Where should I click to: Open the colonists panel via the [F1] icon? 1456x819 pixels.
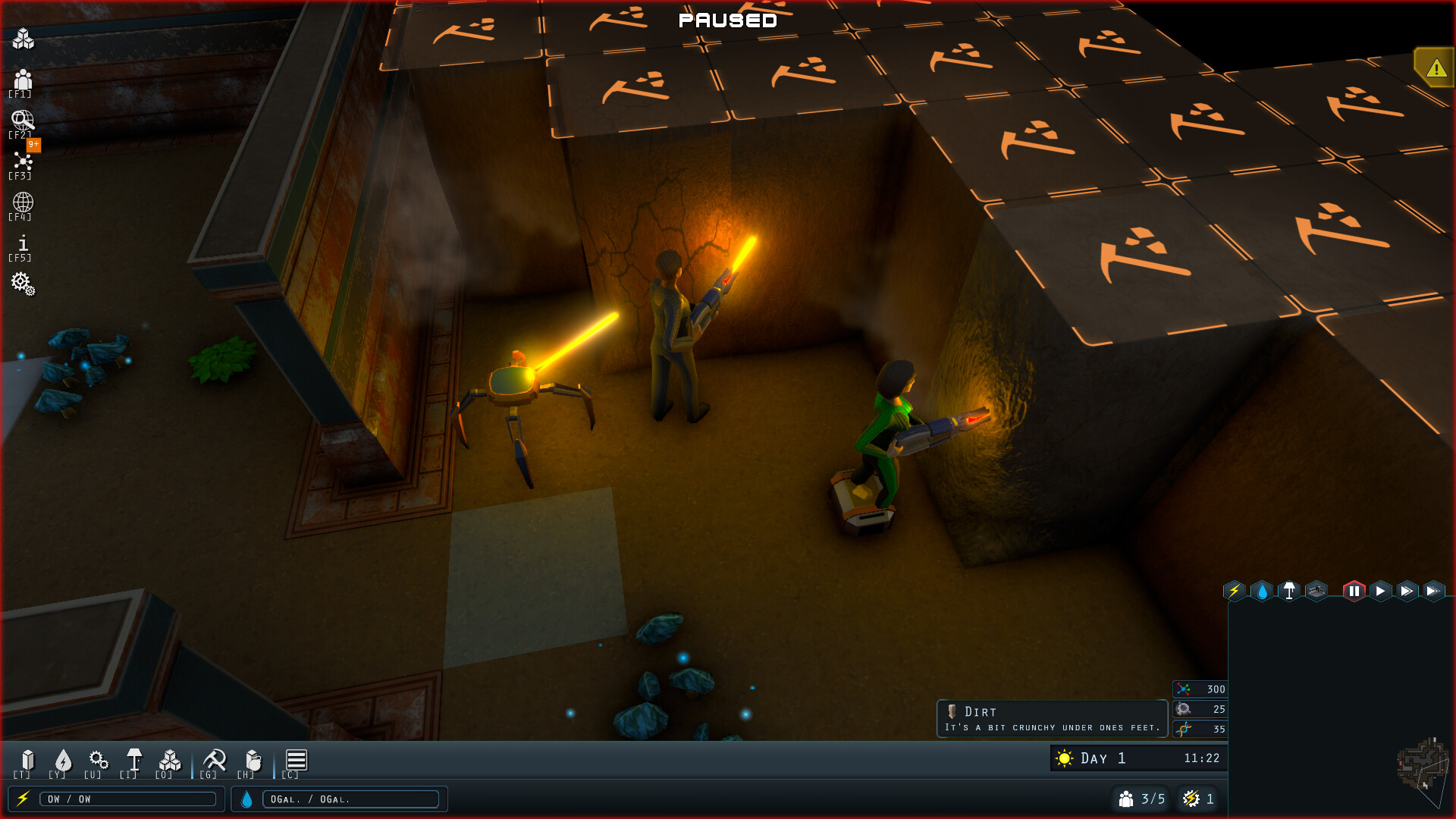pyautogui.click(x=24, y=80)
